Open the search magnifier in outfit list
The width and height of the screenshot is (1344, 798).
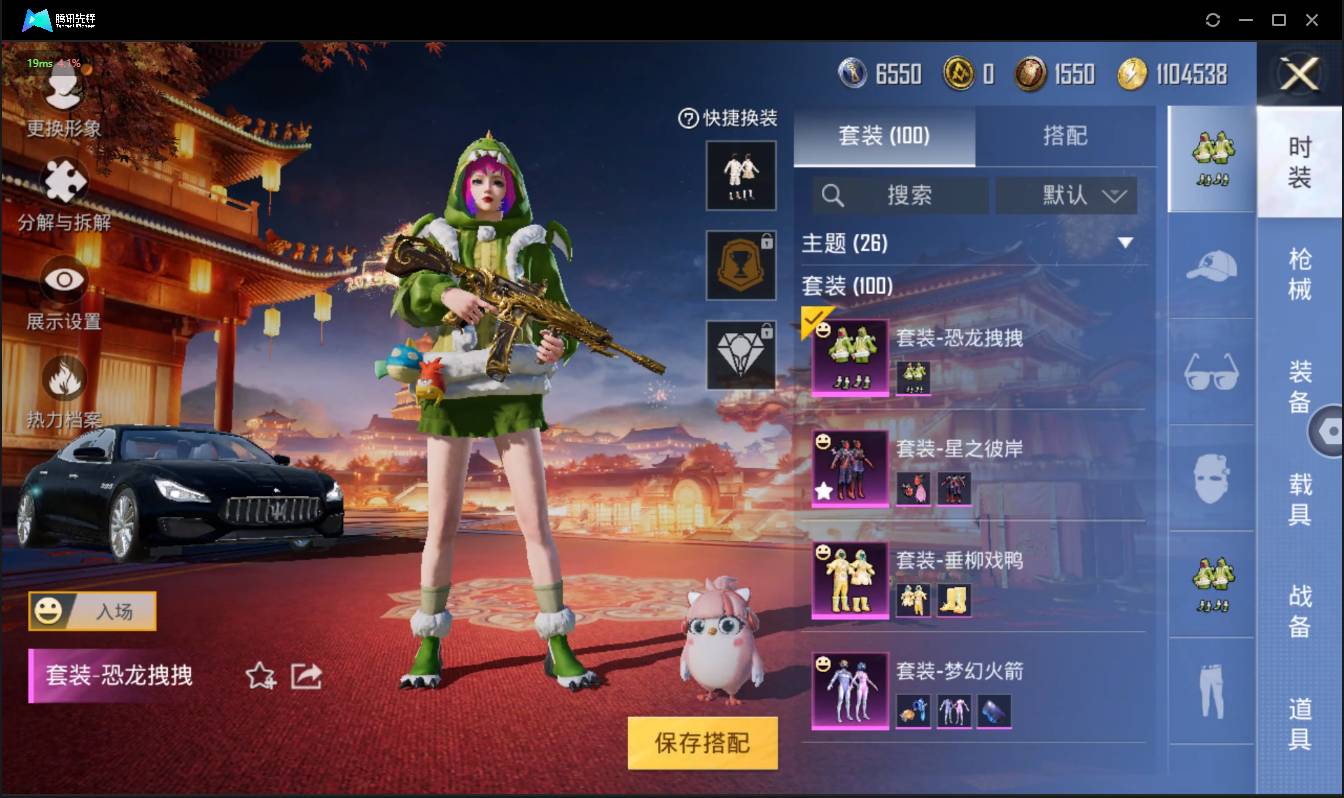[833, 195]
